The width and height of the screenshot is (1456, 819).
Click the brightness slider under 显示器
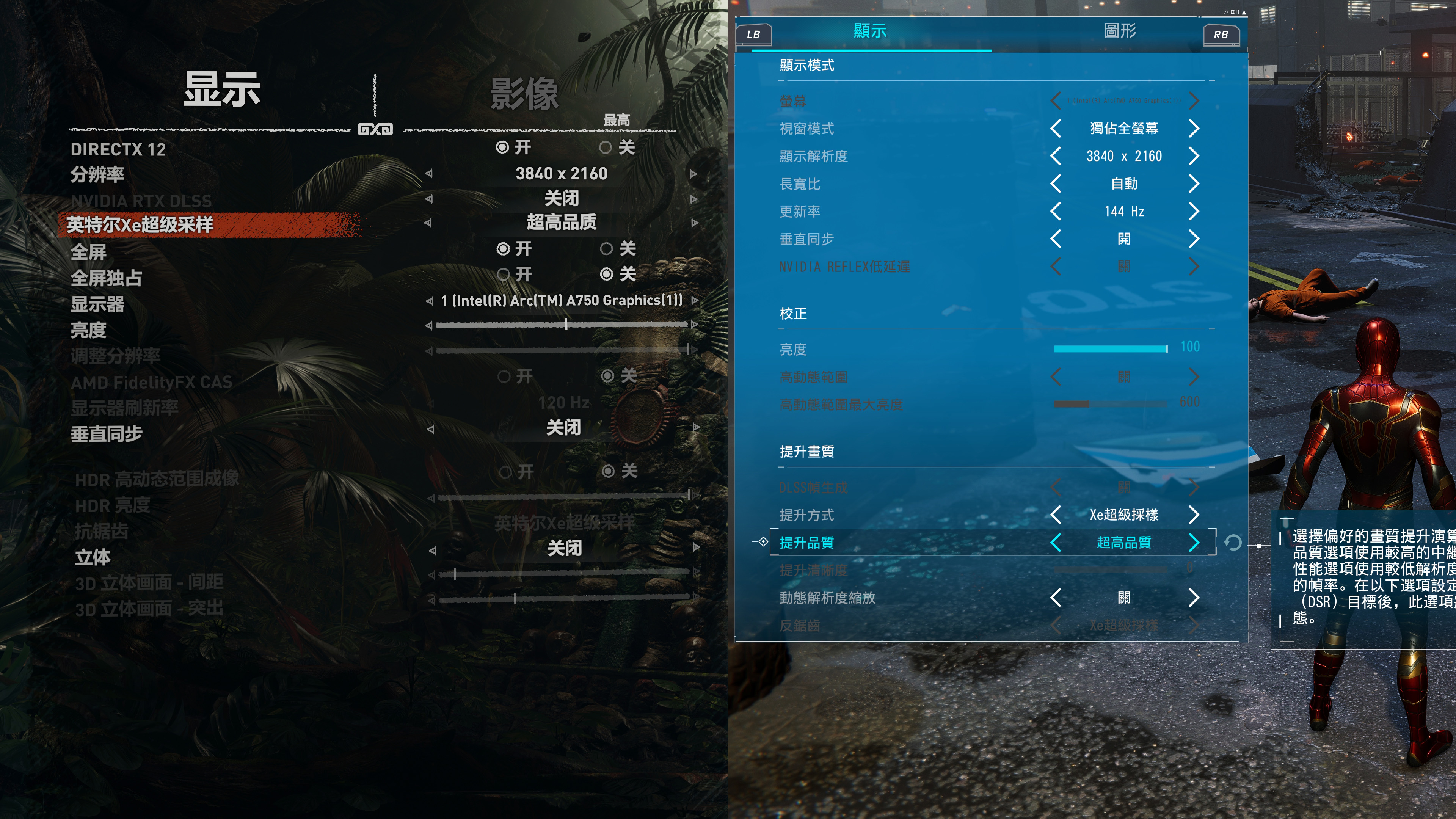pos(565,325)
